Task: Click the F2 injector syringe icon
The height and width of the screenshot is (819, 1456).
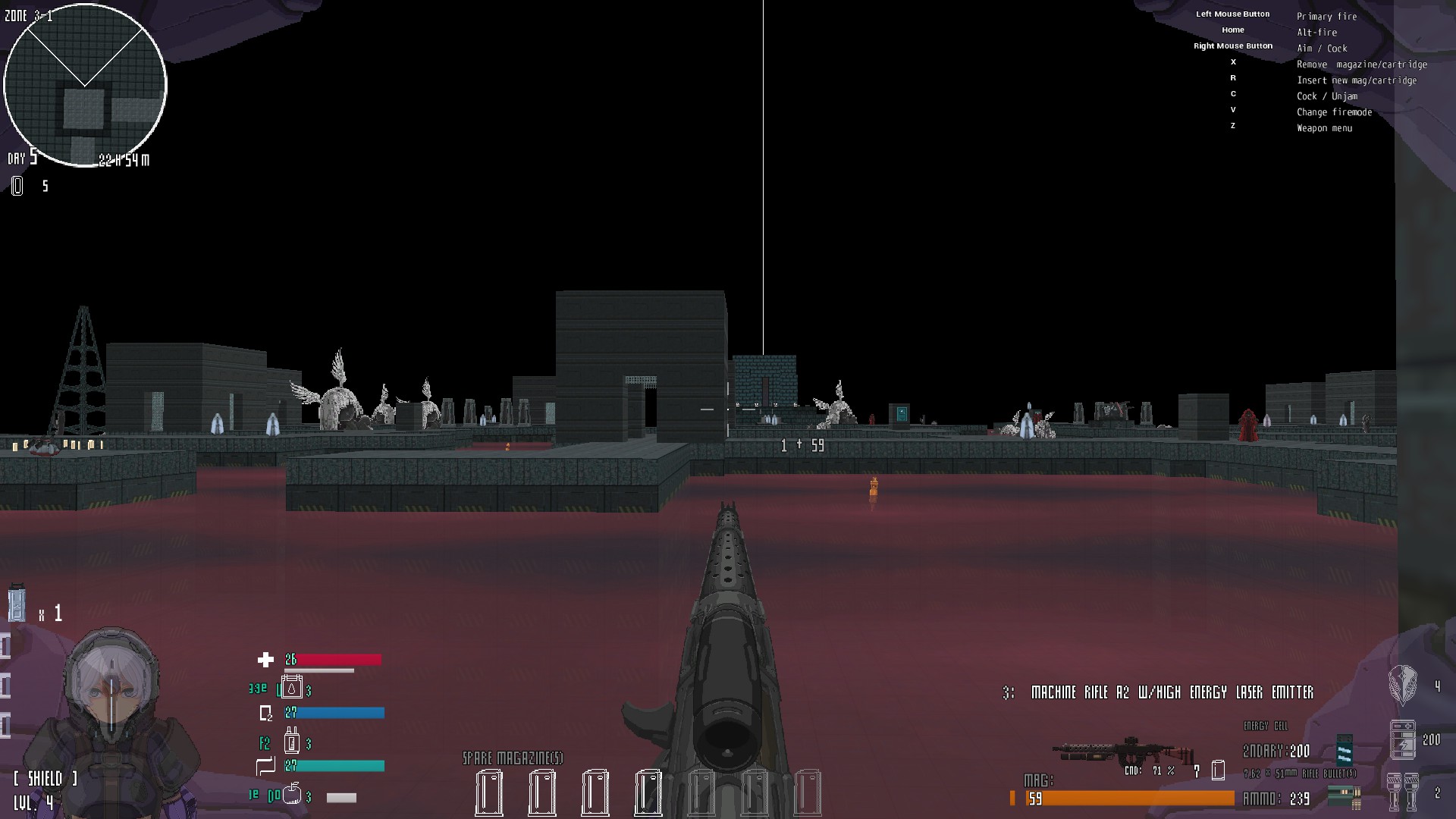Action: click(291, 743)
